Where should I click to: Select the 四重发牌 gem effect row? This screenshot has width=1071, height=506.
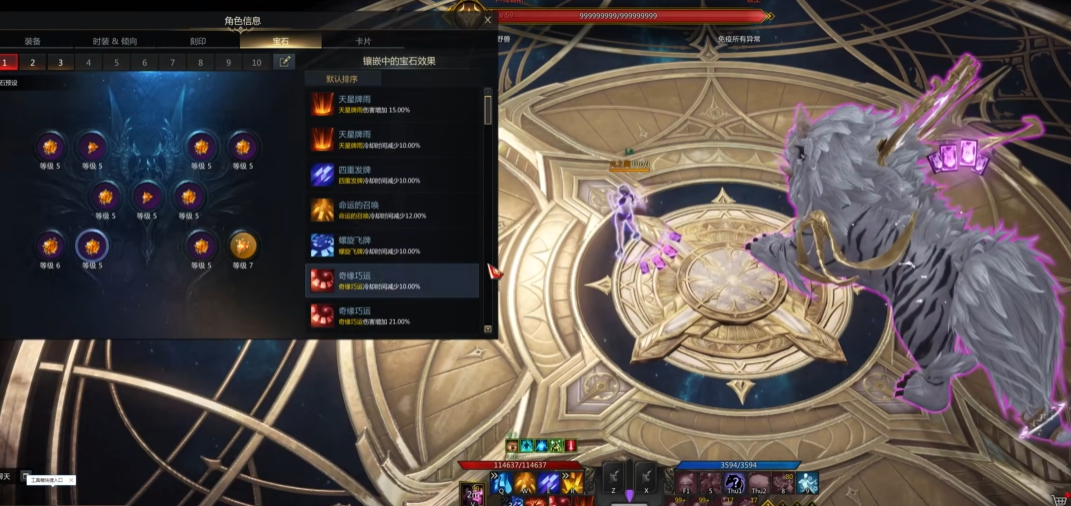point(392,175)
